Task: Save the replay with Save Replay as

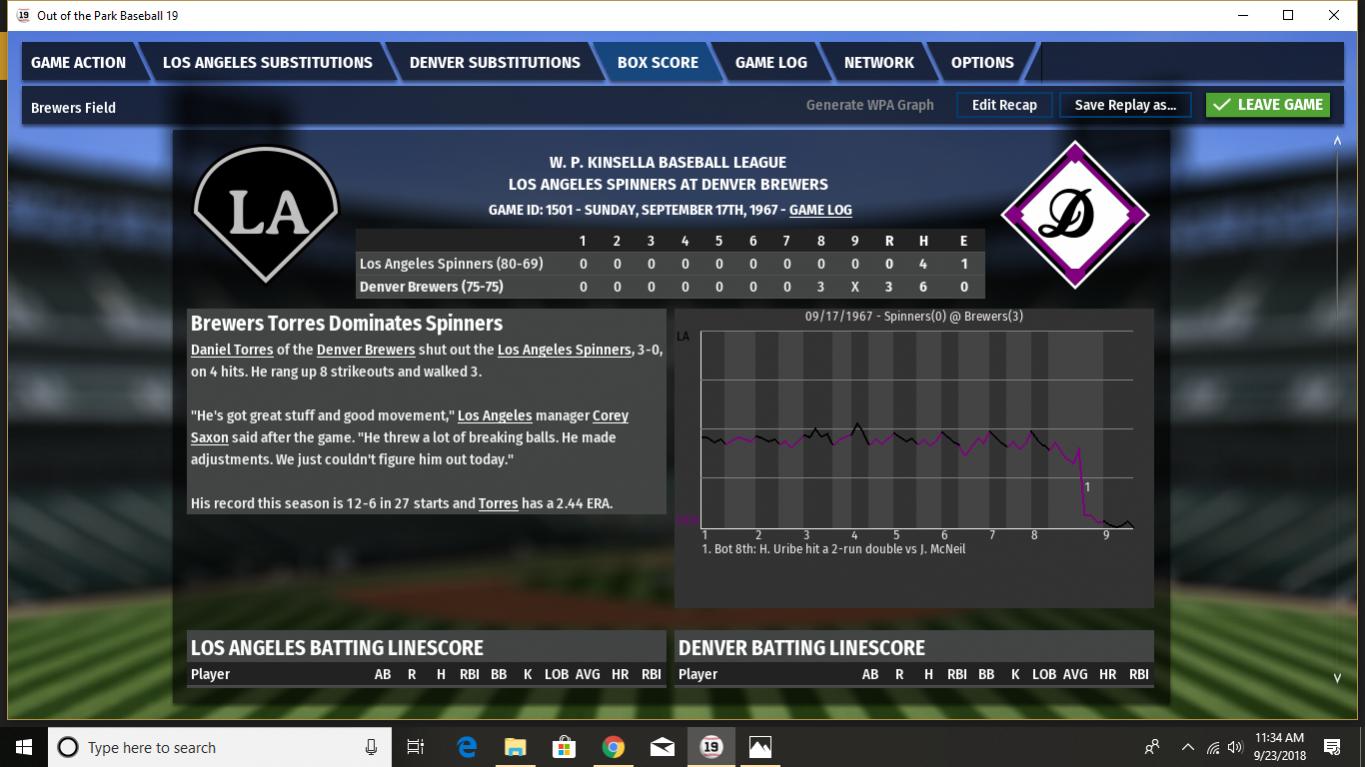Action: click(x=1125, y=105)
